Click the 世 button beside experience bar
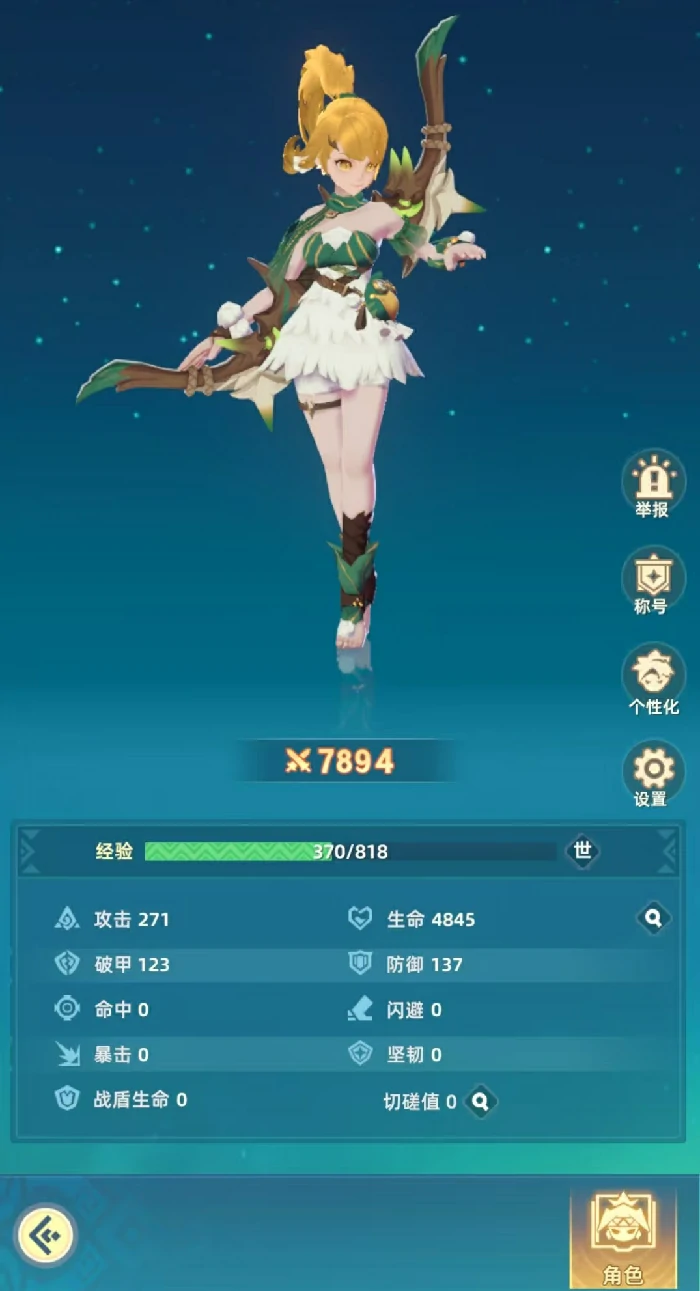Viewport: 700px width, 1291px height. pyautogui.click(x=583, y=851)
